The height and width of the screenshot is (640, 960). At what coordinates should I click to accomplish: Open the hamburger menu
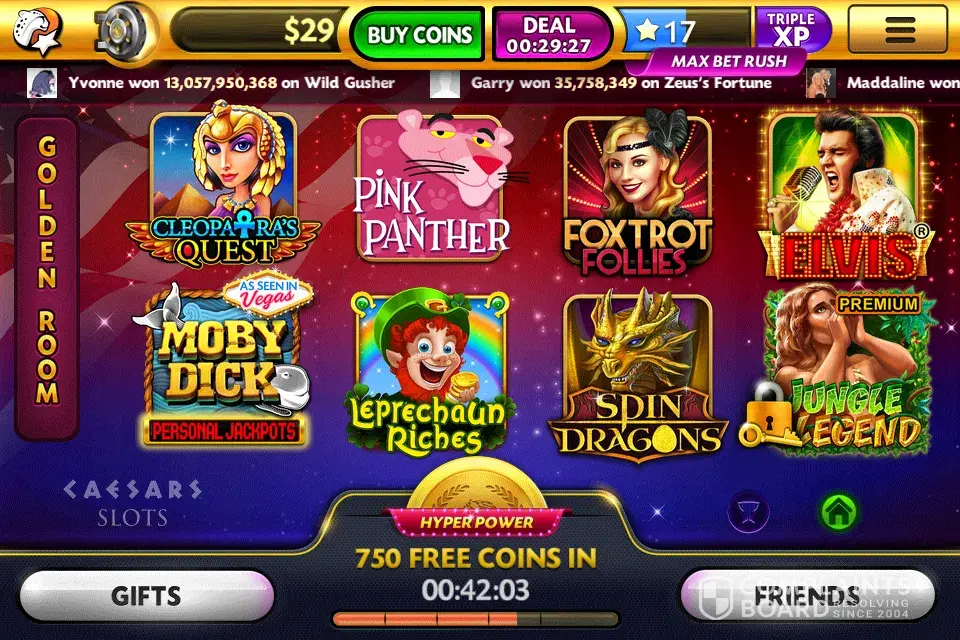(x=900, y=30)
